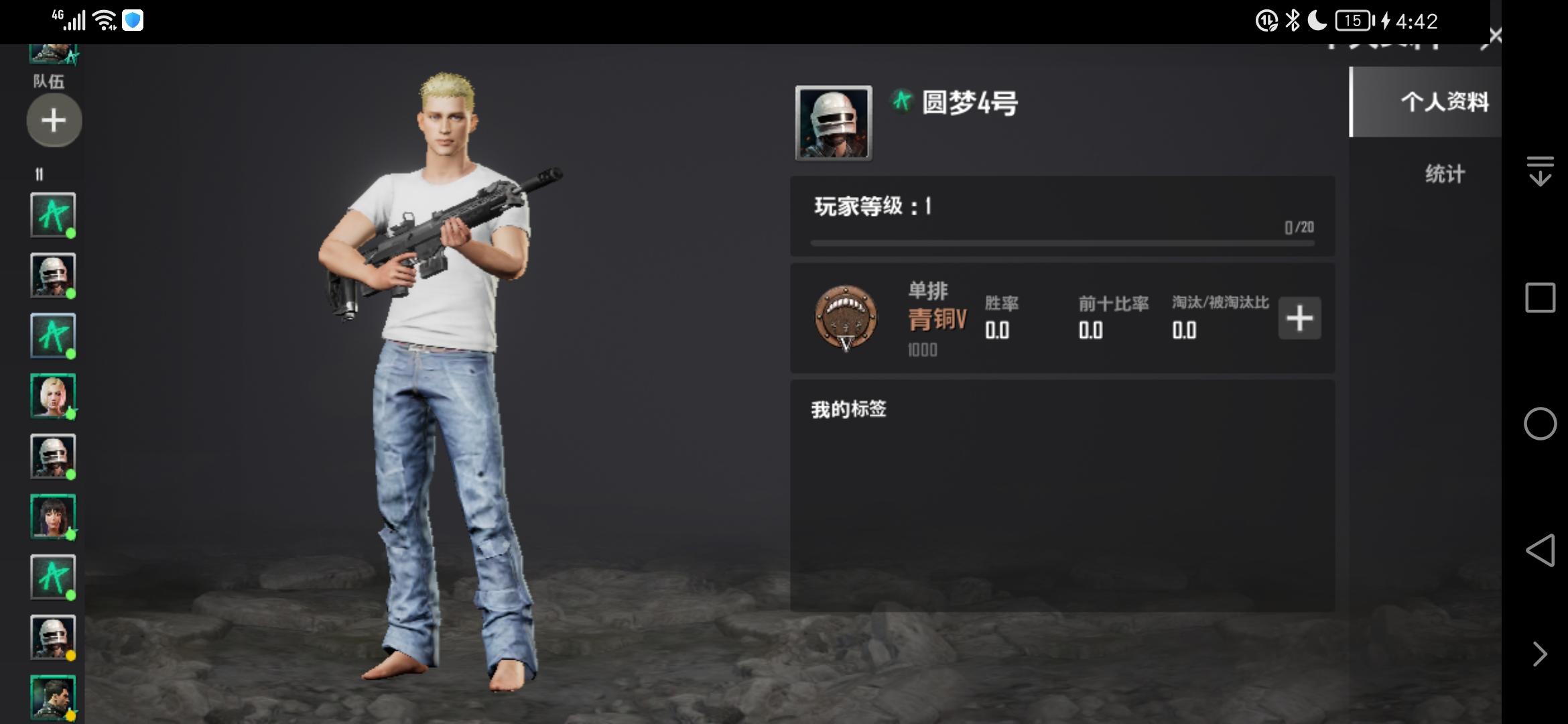The width and height of the screenshot is (1568, 724).
Task: Select the 青铜V bronze rank badge
Action: coord(846,318)
